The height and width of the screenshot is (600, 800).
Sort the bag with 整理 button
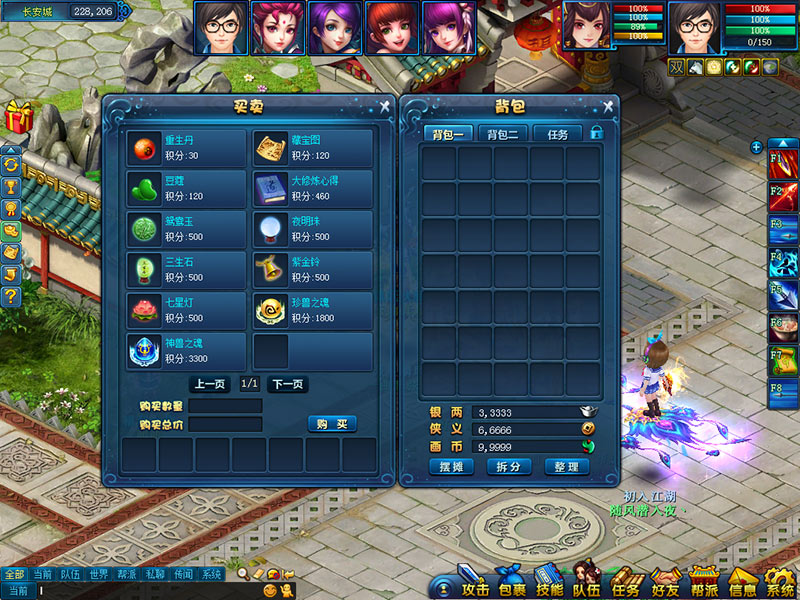[566, 467]
